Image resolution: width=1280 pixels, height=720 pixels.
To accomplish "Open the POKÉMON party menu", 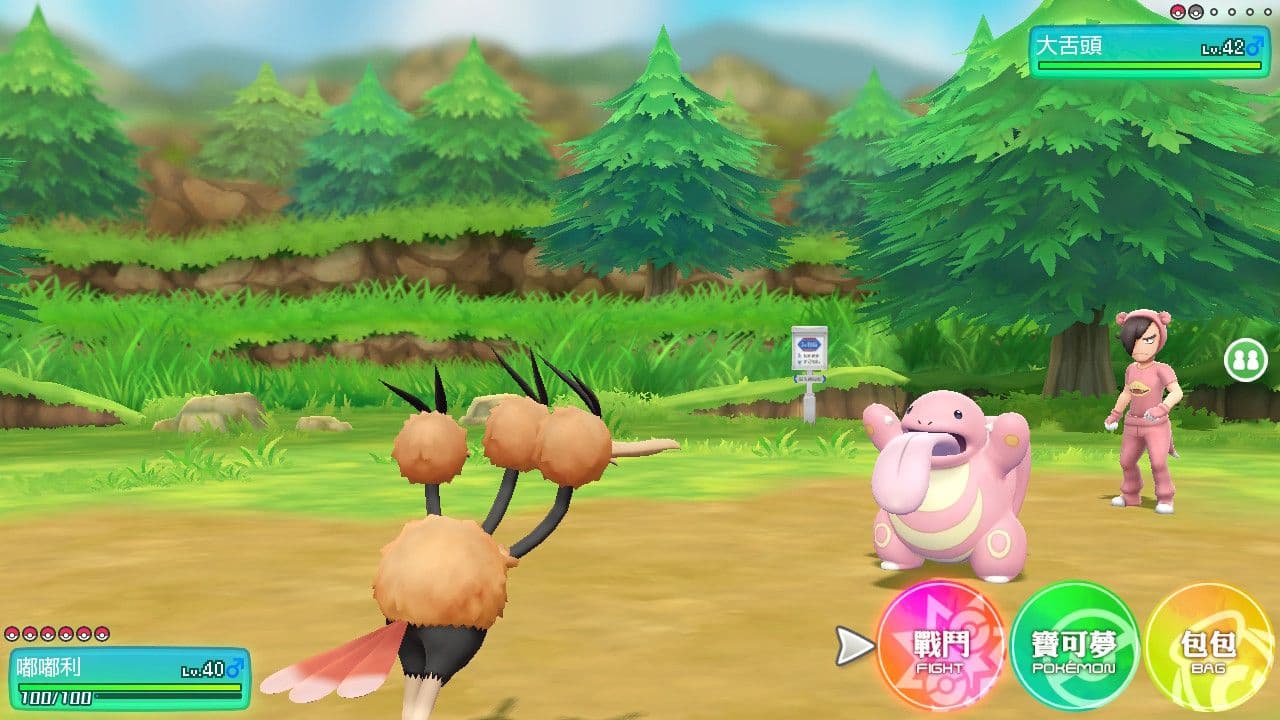I will pyautogui.click(x=1074, y=649).
